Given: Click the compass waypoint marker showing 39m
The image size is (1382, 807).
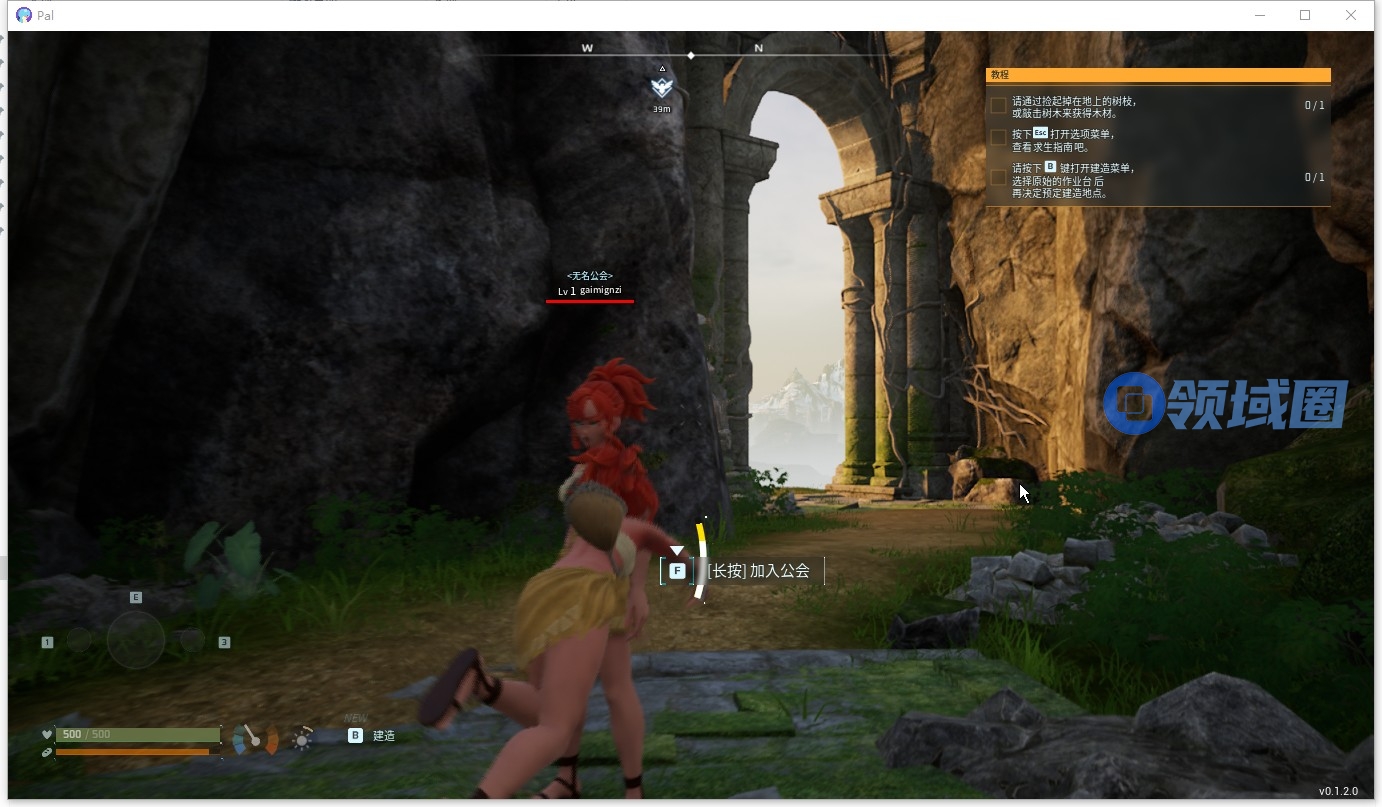Looking at the screenshot, I should coord(661,87).
